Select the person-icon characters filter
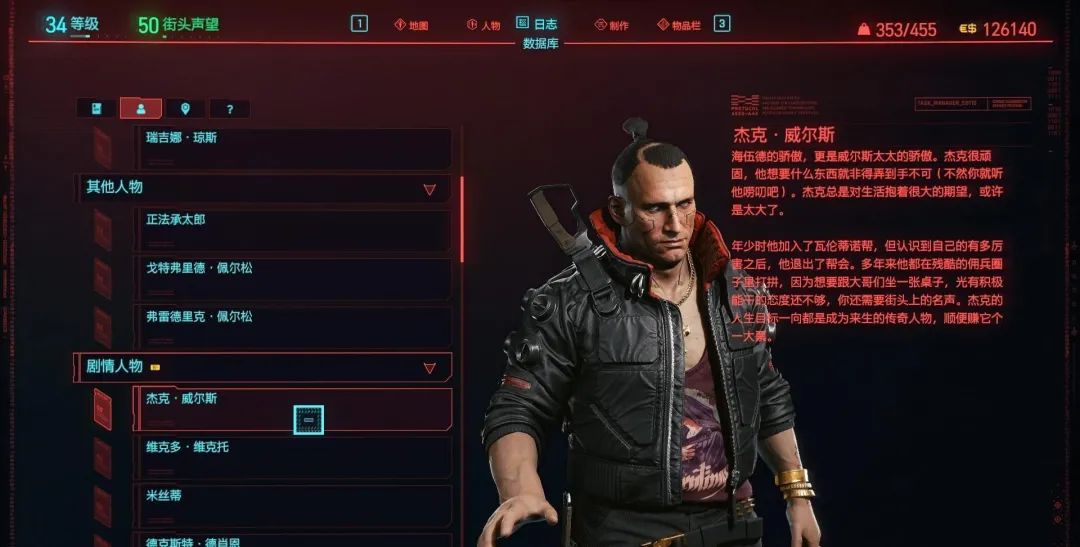This screenshot has height=547, width=1080. coord(141,109)
